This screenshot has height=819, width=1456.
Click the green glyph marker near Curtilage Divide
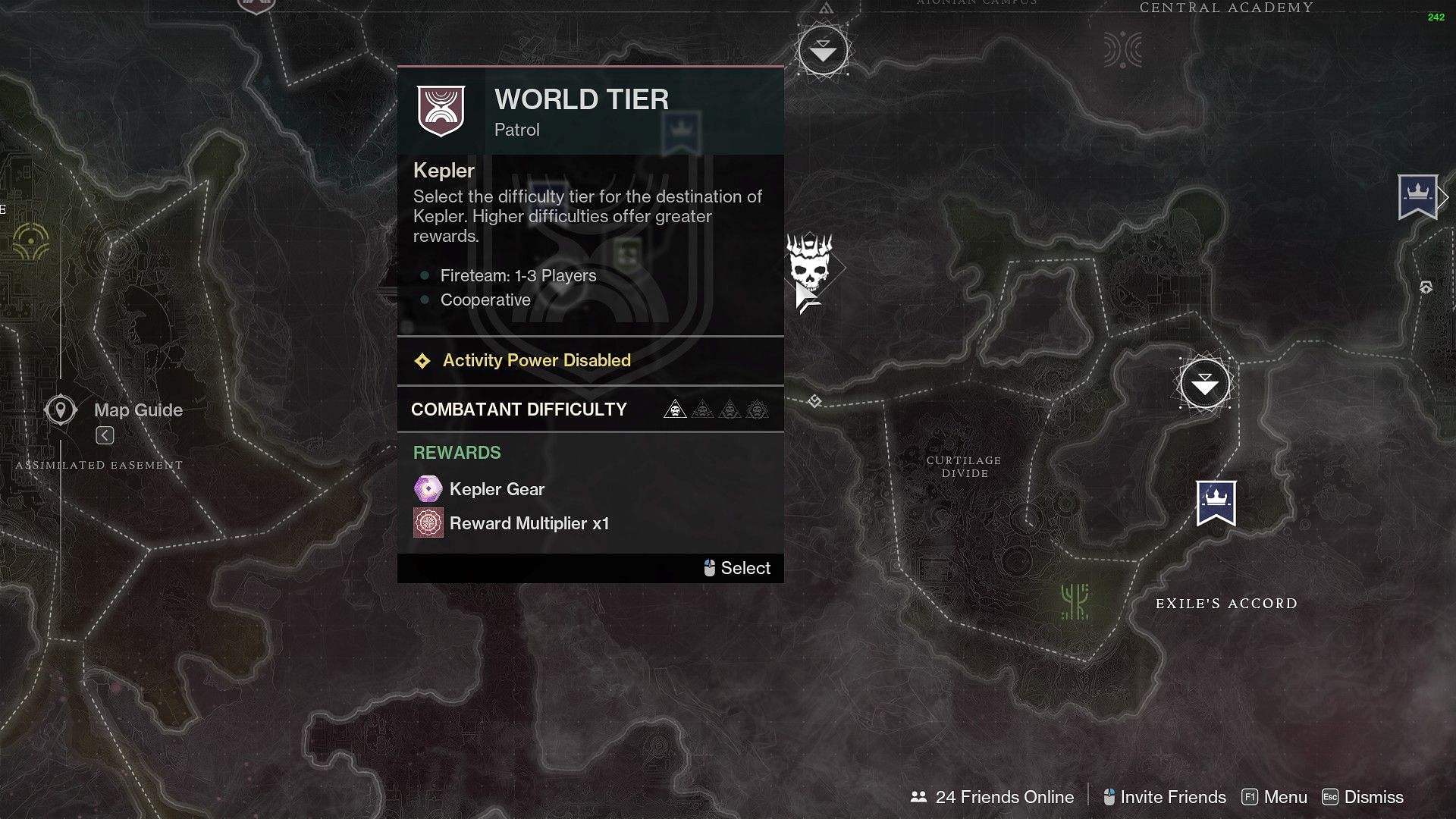[1075, 601]
